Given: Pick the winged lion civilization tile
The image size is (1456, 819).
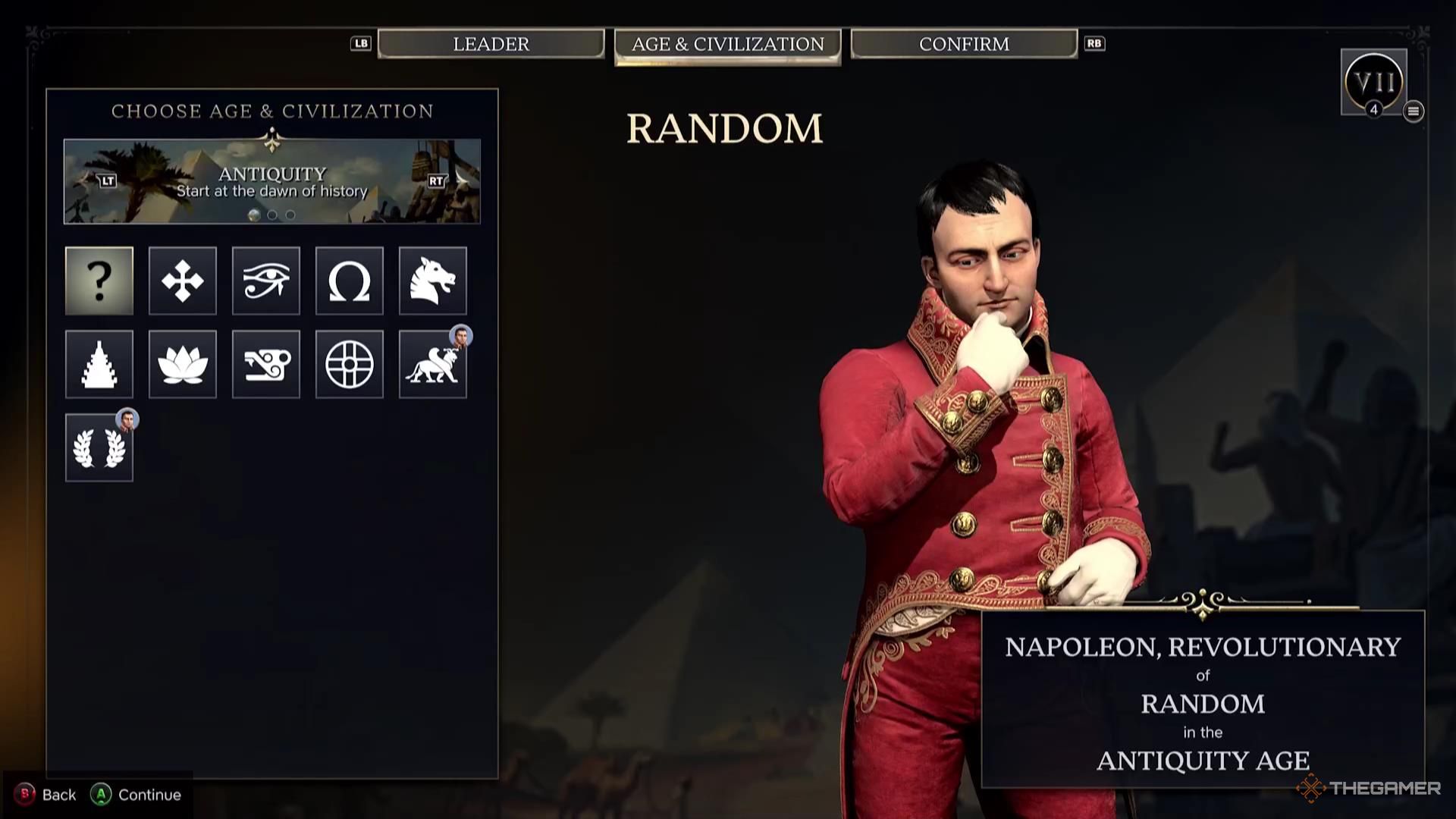Looking at the screenshot, I should pos(433,364).
